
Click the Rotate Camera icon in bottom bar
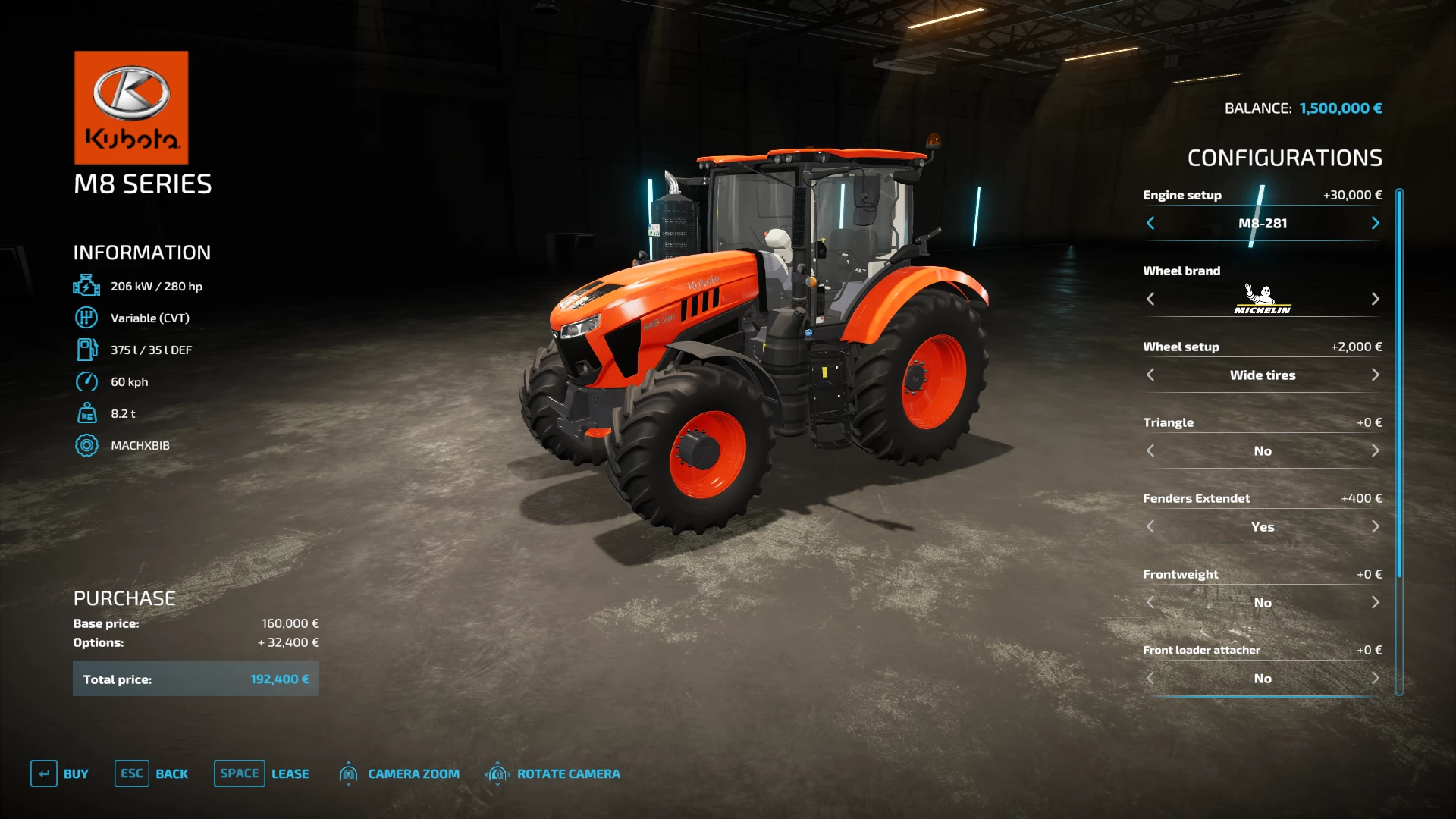498,773
